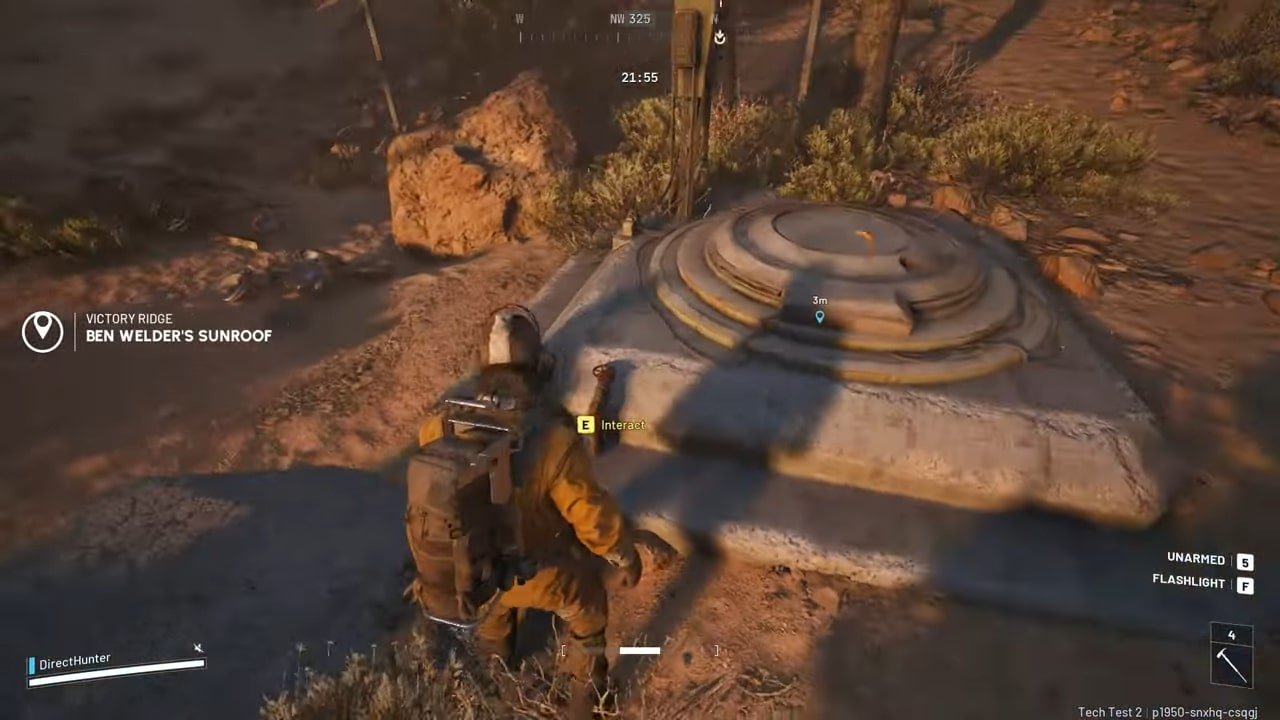Toggle the flashlight via its HUD entry
The image size is (1280, 720).
coord(1188,583)
